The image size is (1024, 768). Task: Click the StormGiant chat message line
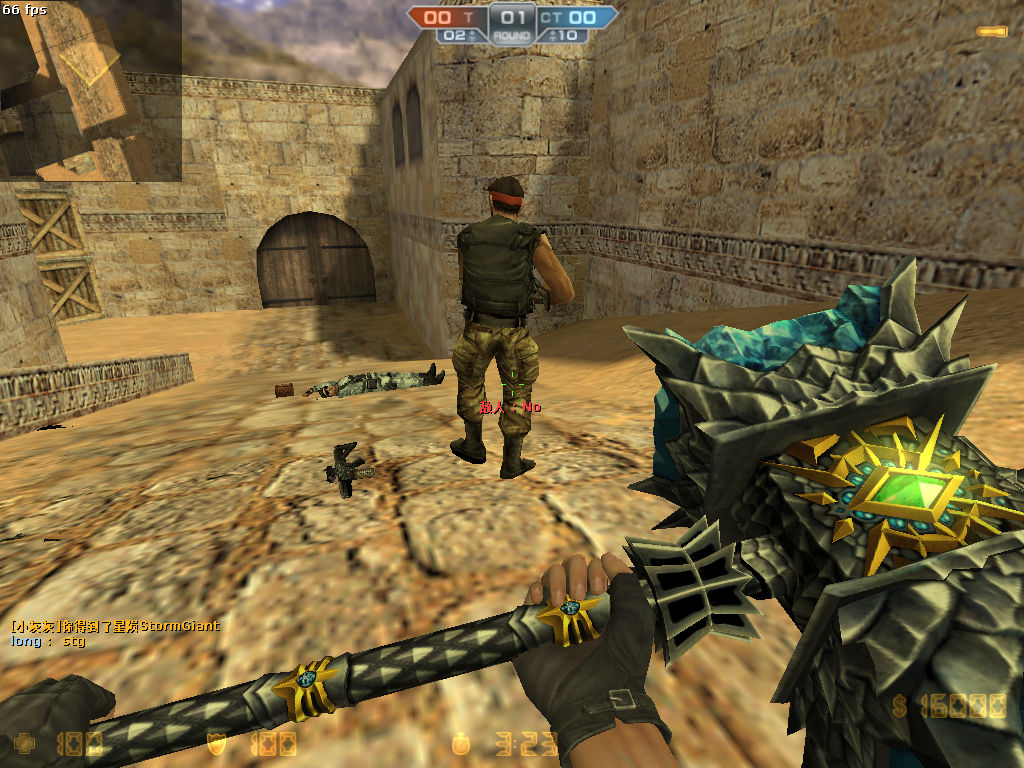[x=115, y=626]
